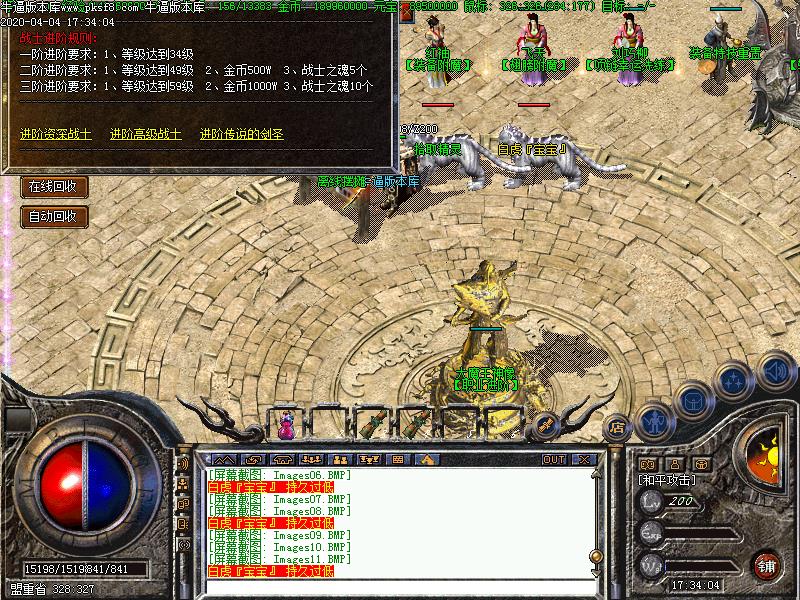The width and height of the screenshot is (800, 600).
Task: Choose the 进阶资深战士 advancement link
Action: [55, 134]
